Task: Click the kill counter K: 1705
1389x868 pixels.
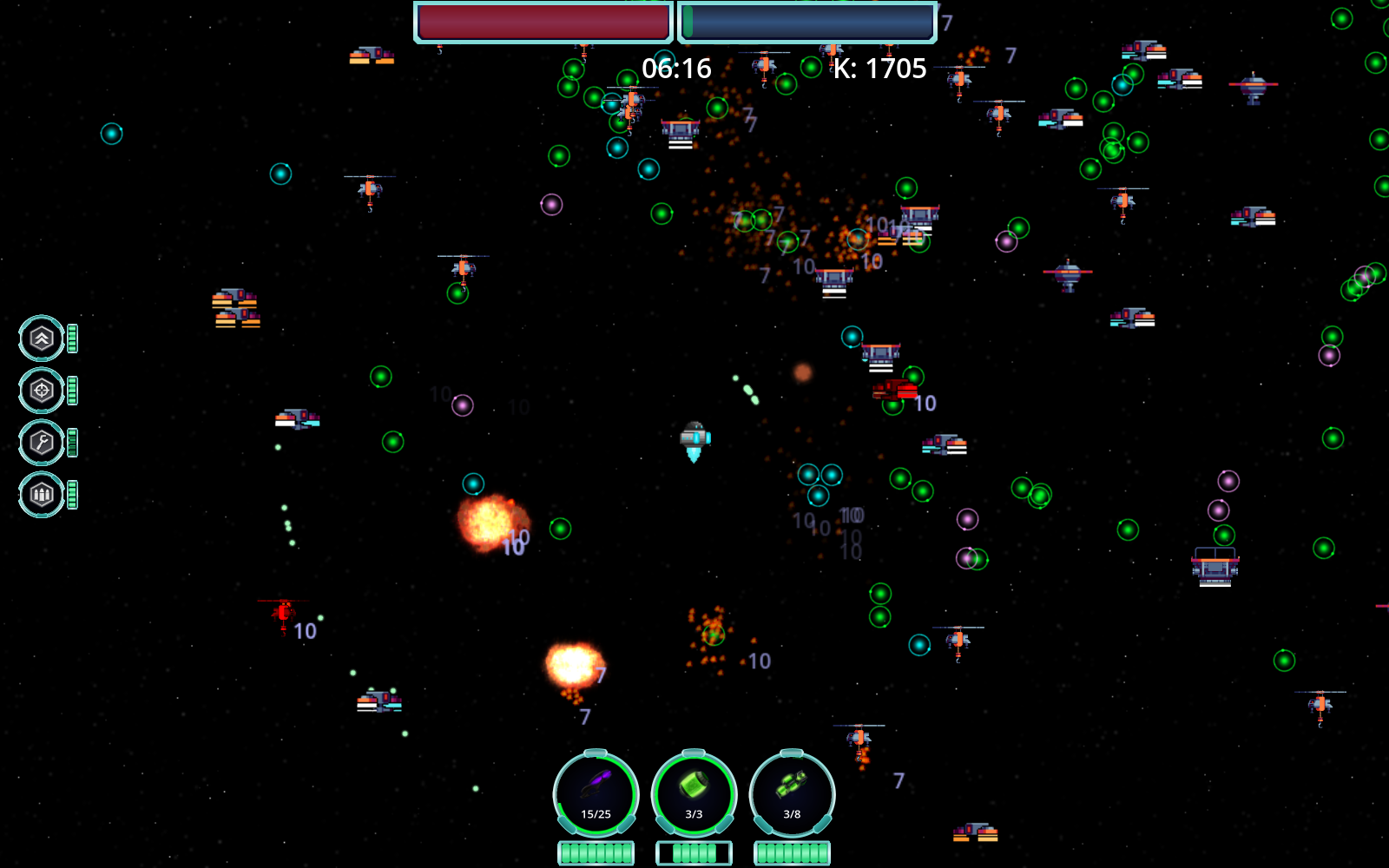Action: click(879, 68)
